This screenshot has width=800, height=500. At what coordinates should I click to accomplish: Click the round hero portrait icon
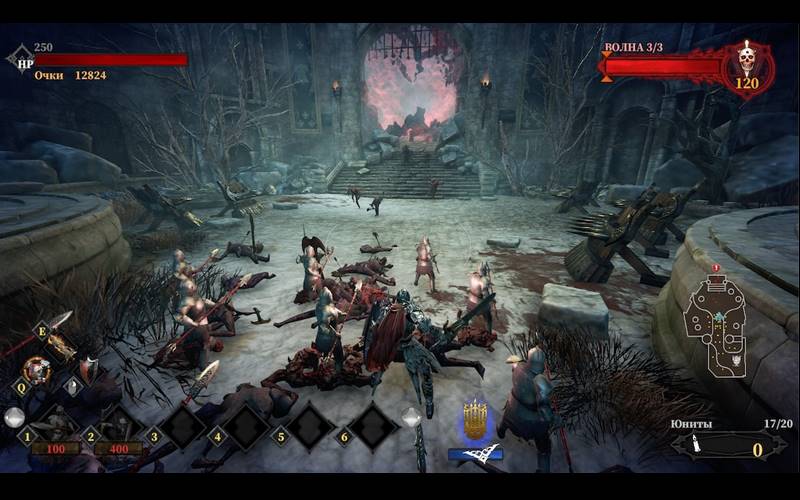[x=36, y=369]
